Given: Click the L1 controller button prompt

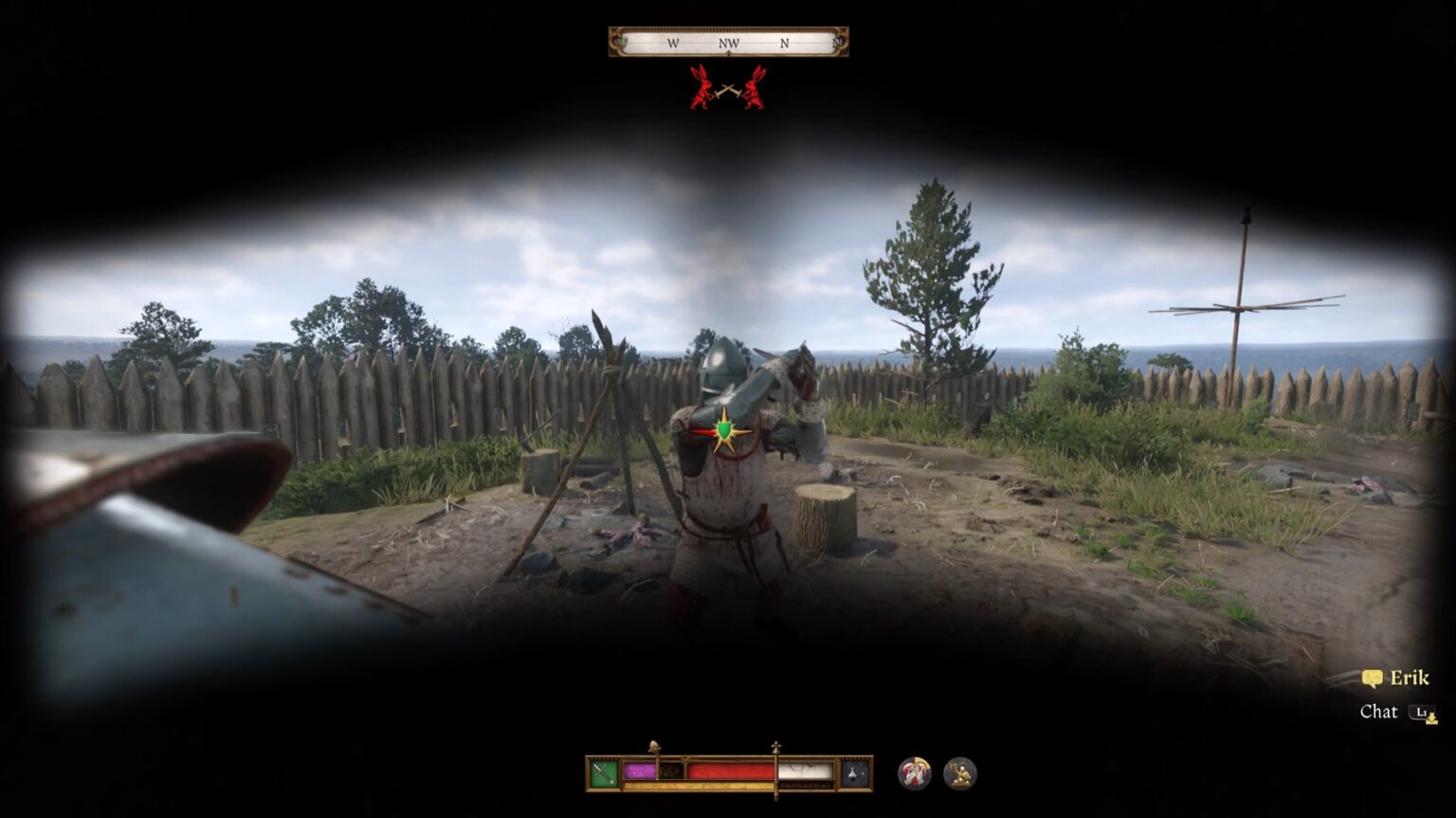Looking at the screenshot, I should 1422,711.
